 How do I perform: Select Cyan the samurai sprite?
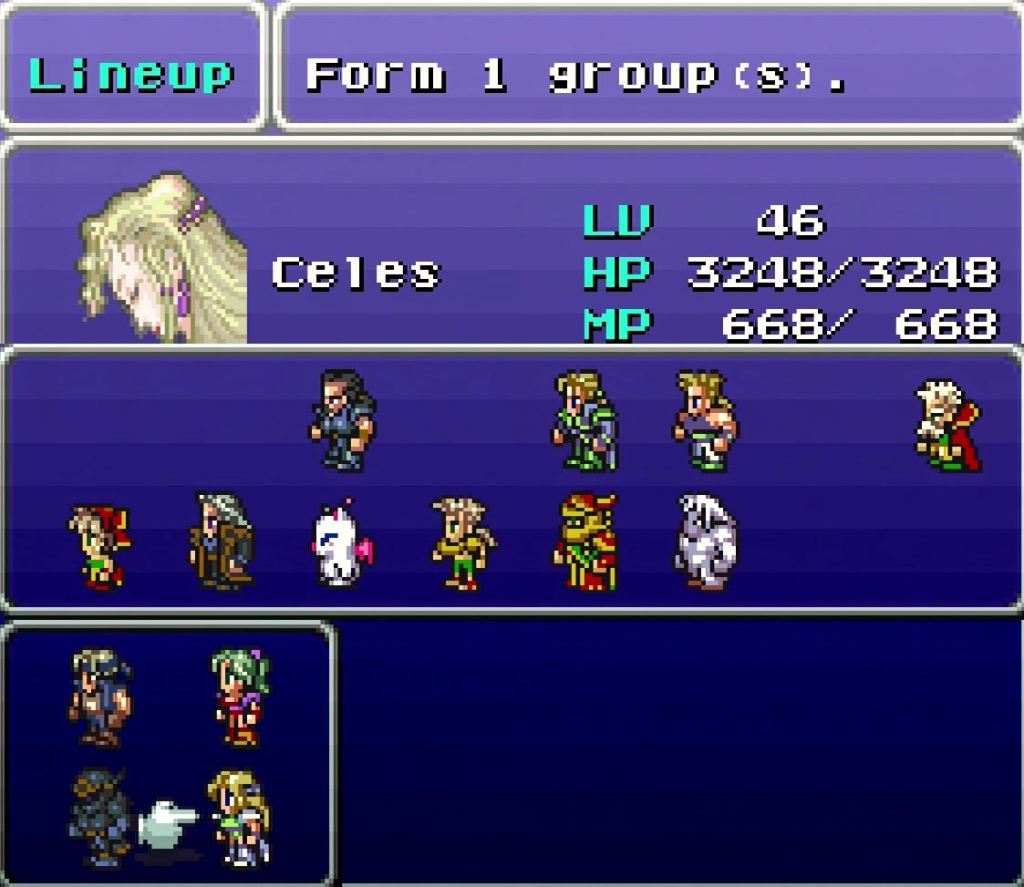(x=342, y=421)
